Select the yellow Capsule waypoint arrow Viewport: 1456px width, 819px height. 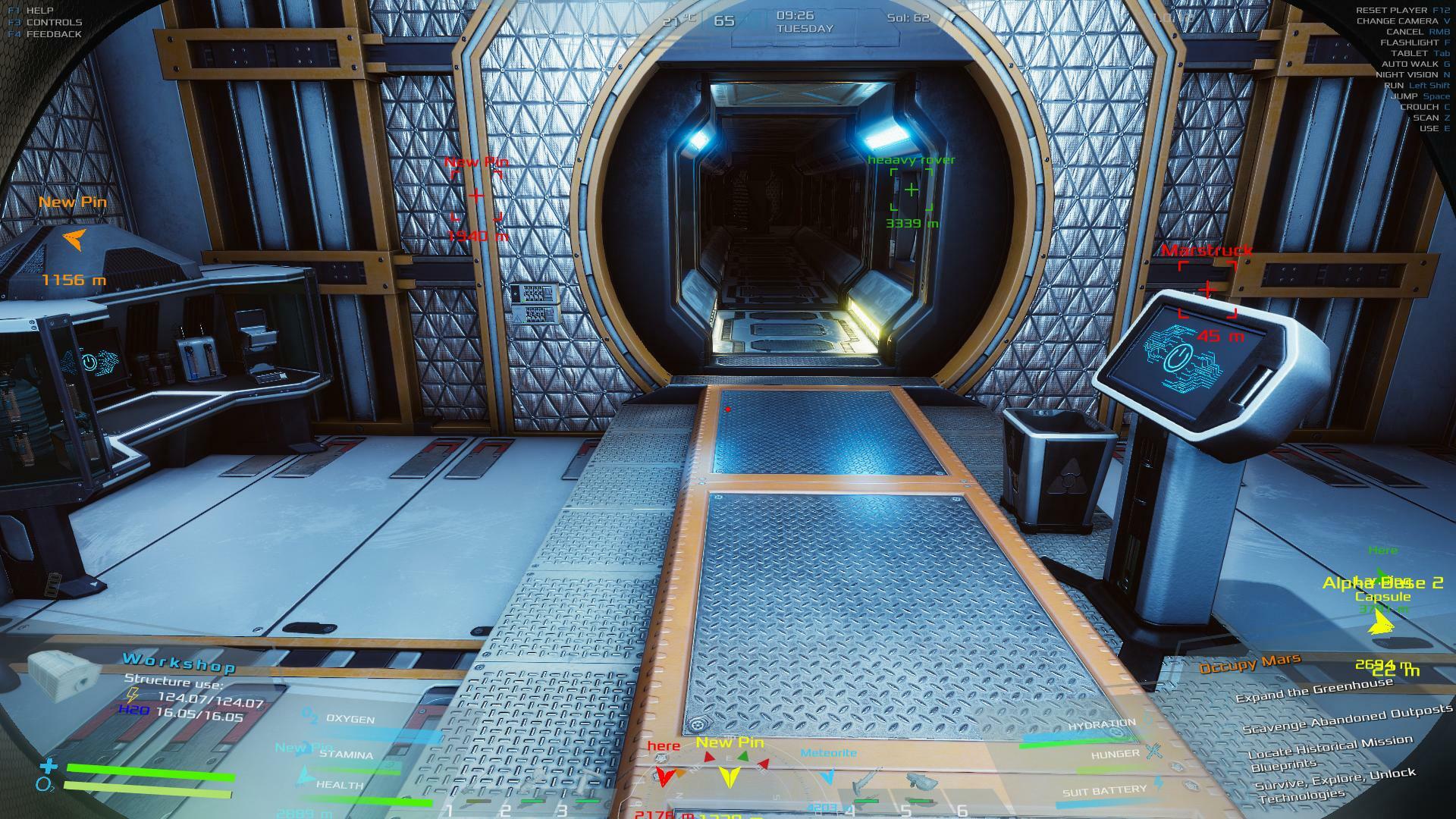(x=1380, y=623)
